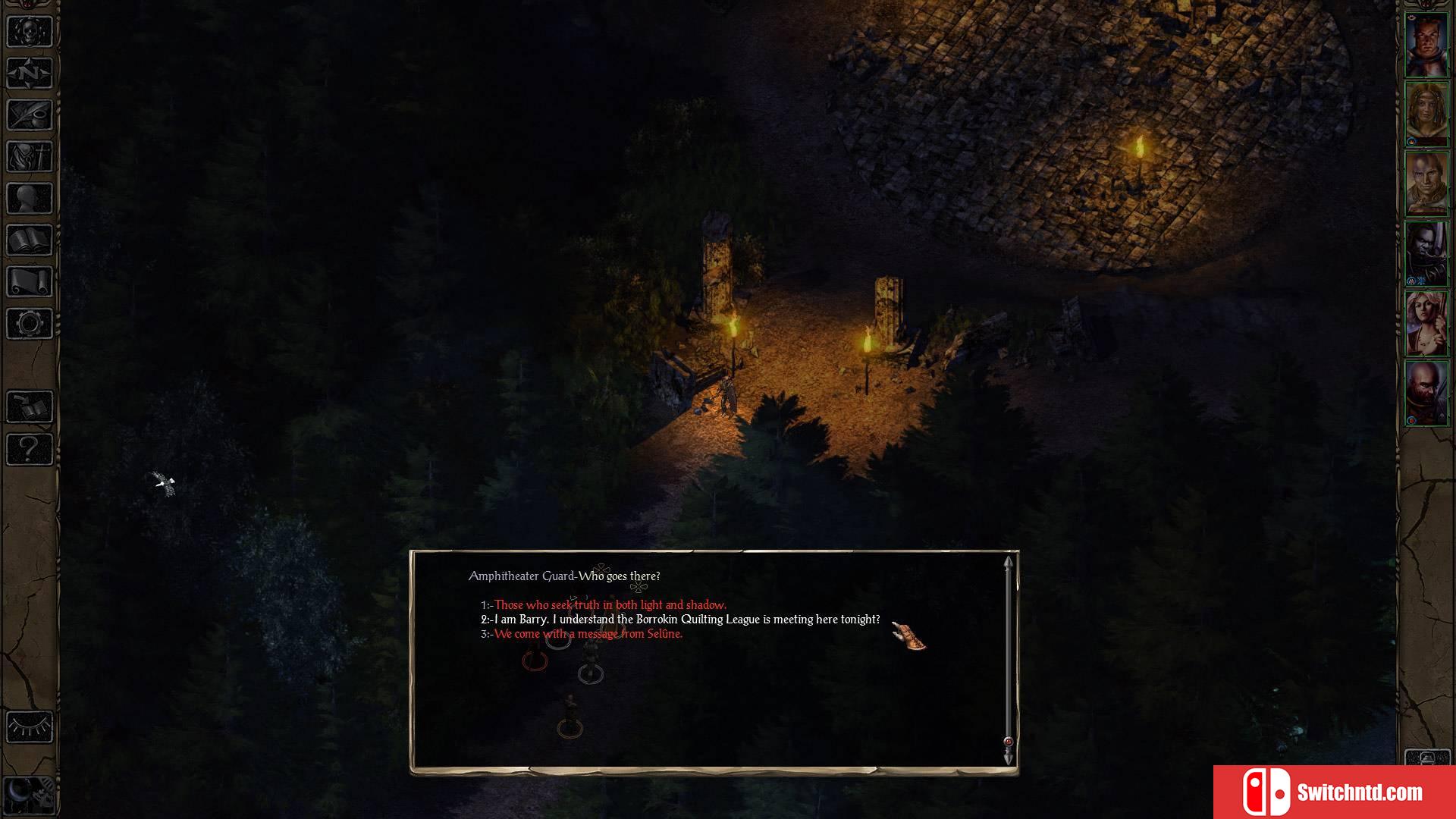Select the bald bearded man's portrait
Screen dimensions: 1456x819
click(1426, 394)
